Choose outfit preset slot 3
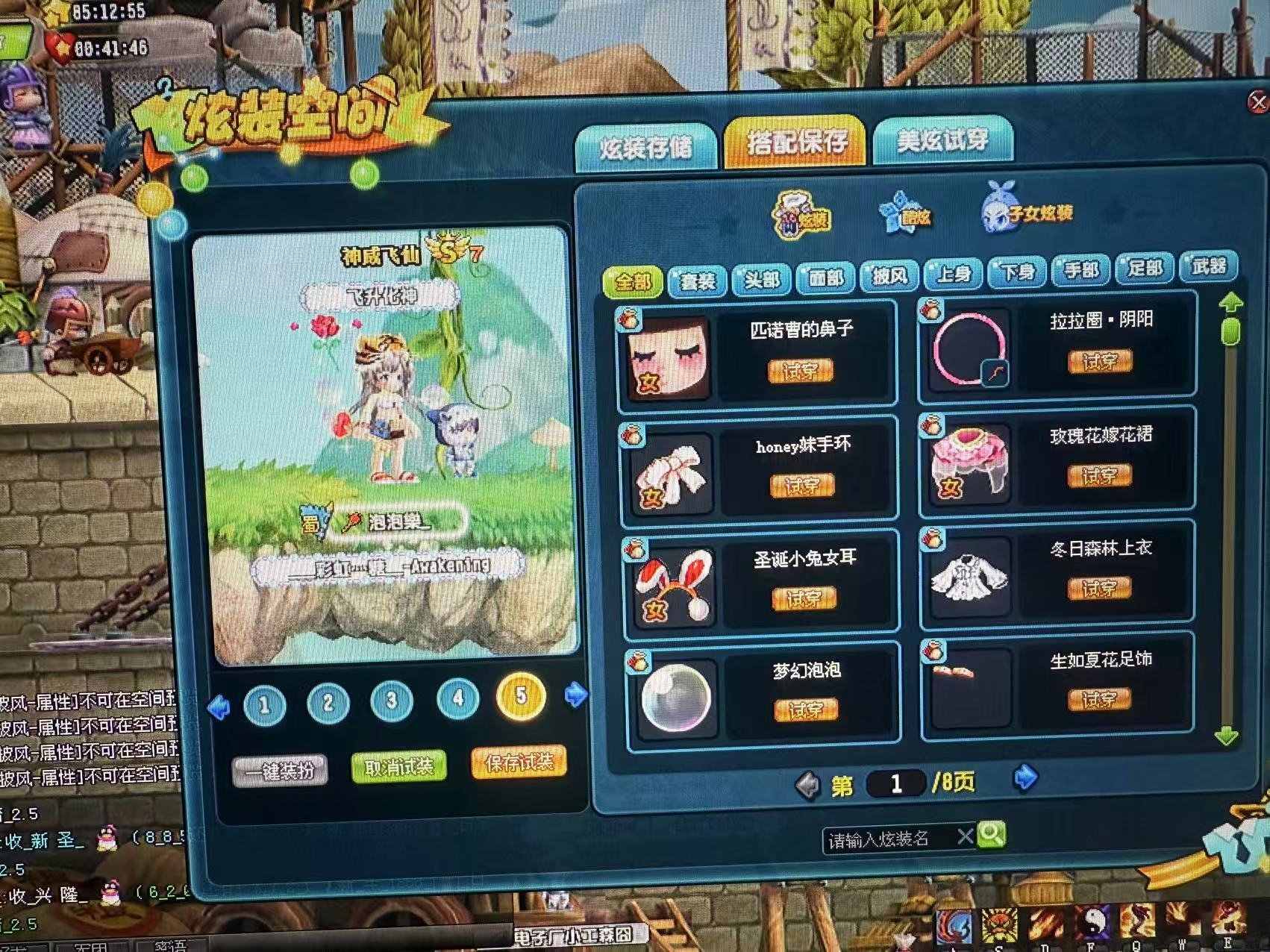The height and width of the screenshot is (952, 1270). [x=392, y=701]
